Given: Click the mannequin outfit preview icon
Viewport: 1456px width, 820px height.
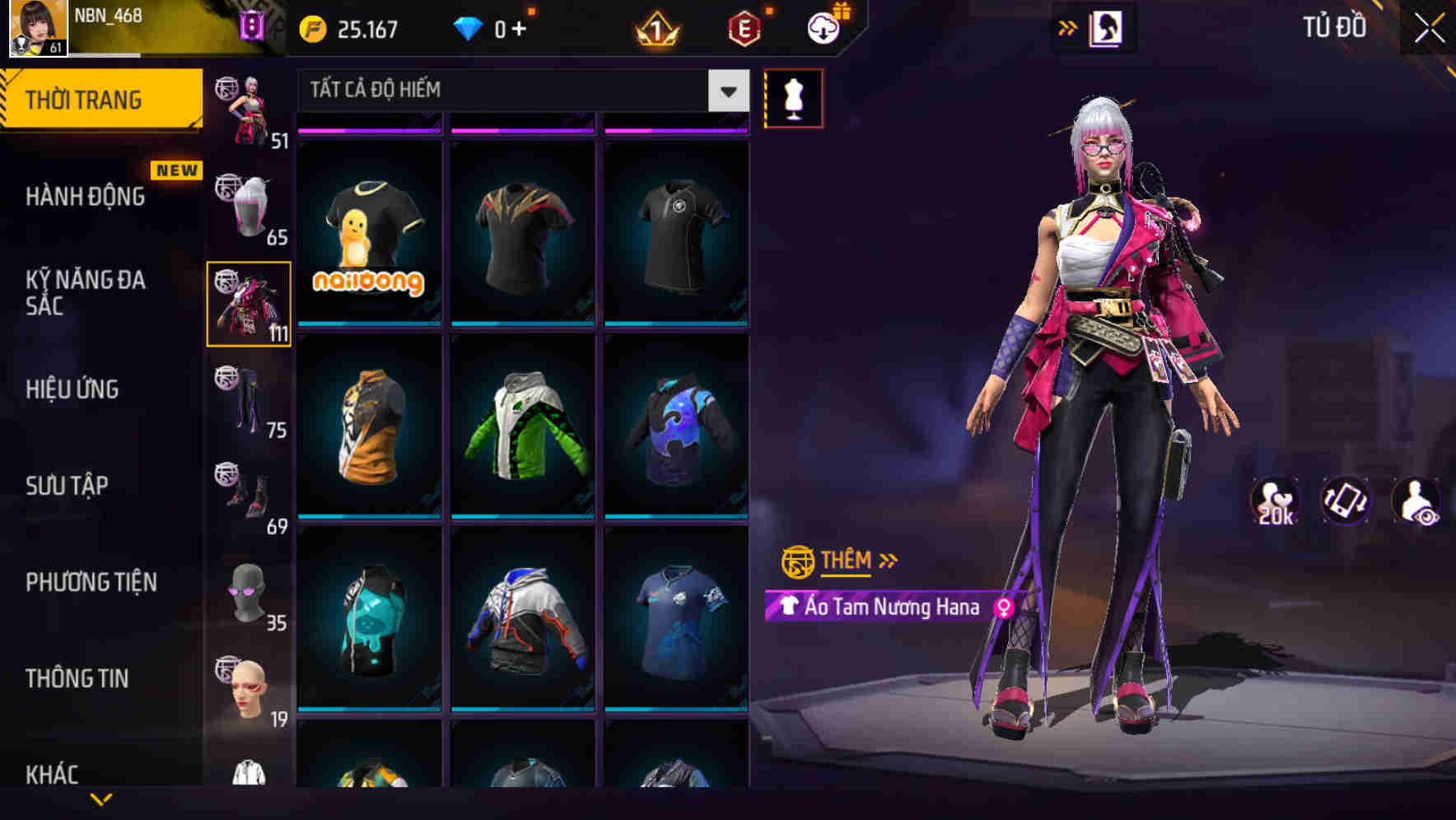Looking at the screenshot, I should pos(793,97).
